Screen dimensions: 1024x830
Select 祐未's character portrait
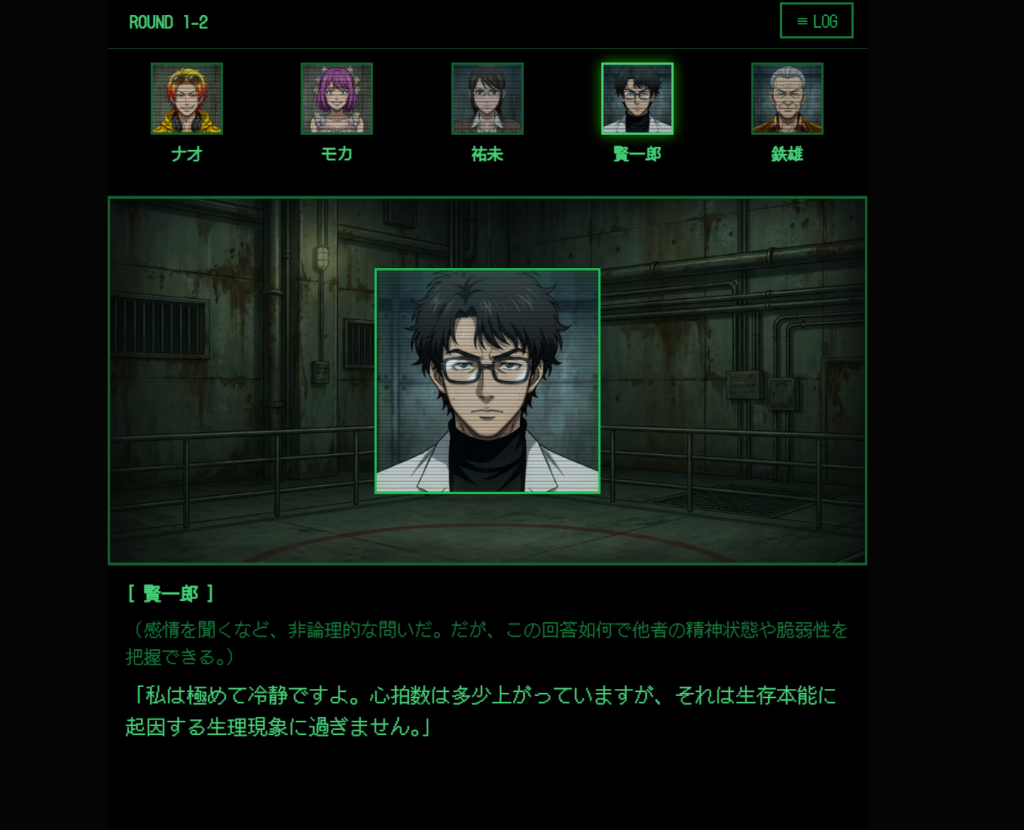[487, 99]
